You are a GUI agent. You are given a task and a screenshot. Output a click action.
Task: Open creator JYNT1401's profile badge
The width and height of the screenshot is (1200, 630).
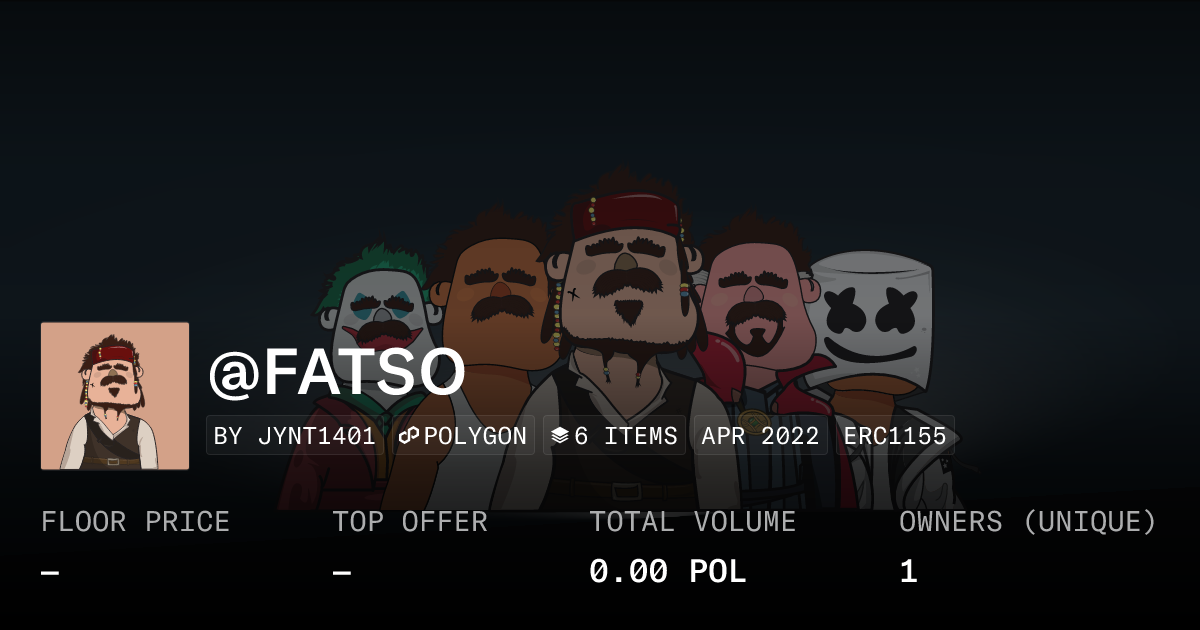click(295, 436)
